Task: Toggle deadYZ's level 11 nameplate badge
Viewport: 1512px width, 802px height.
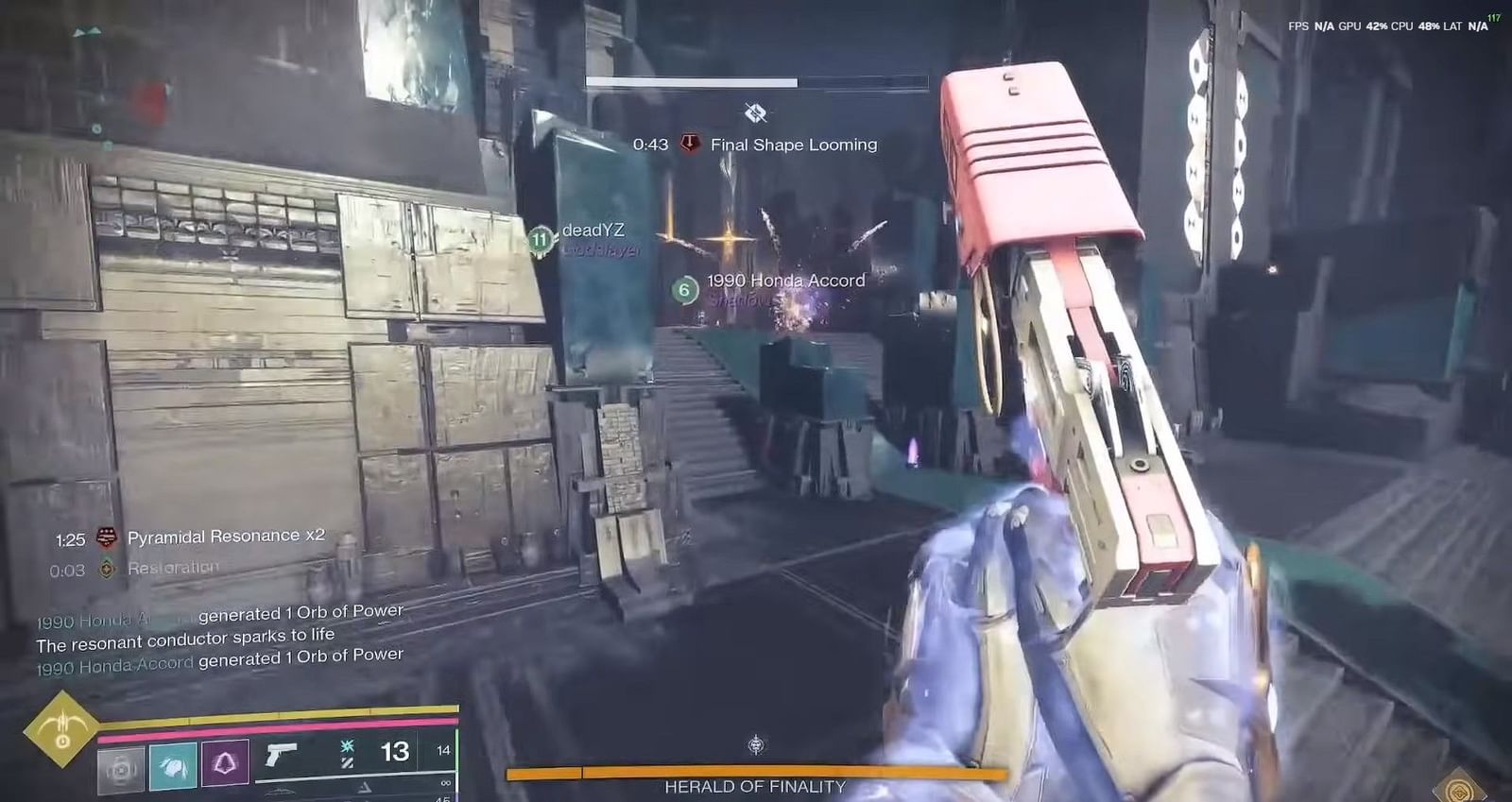Action: 540,241
